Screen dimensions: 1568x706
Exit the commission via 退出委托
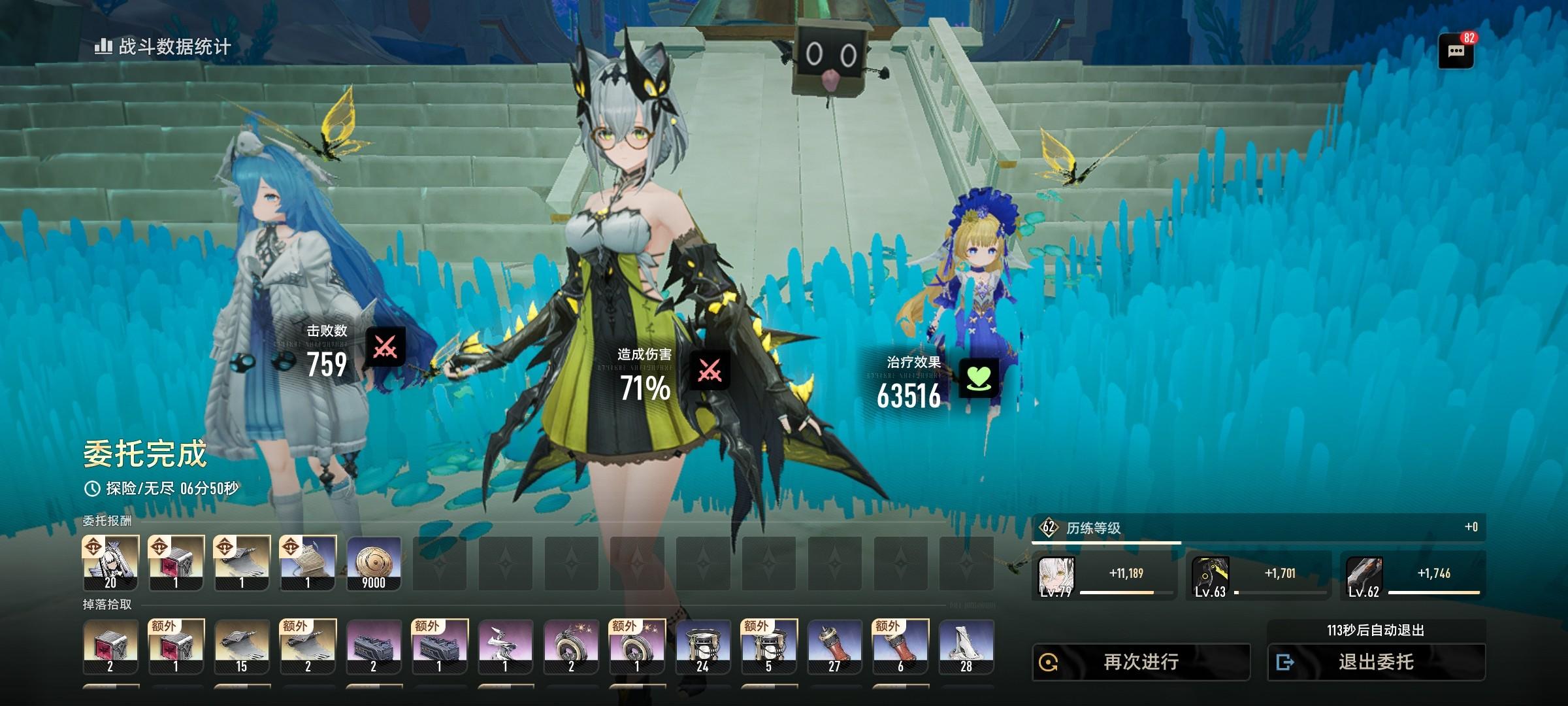pos(1376,662)
